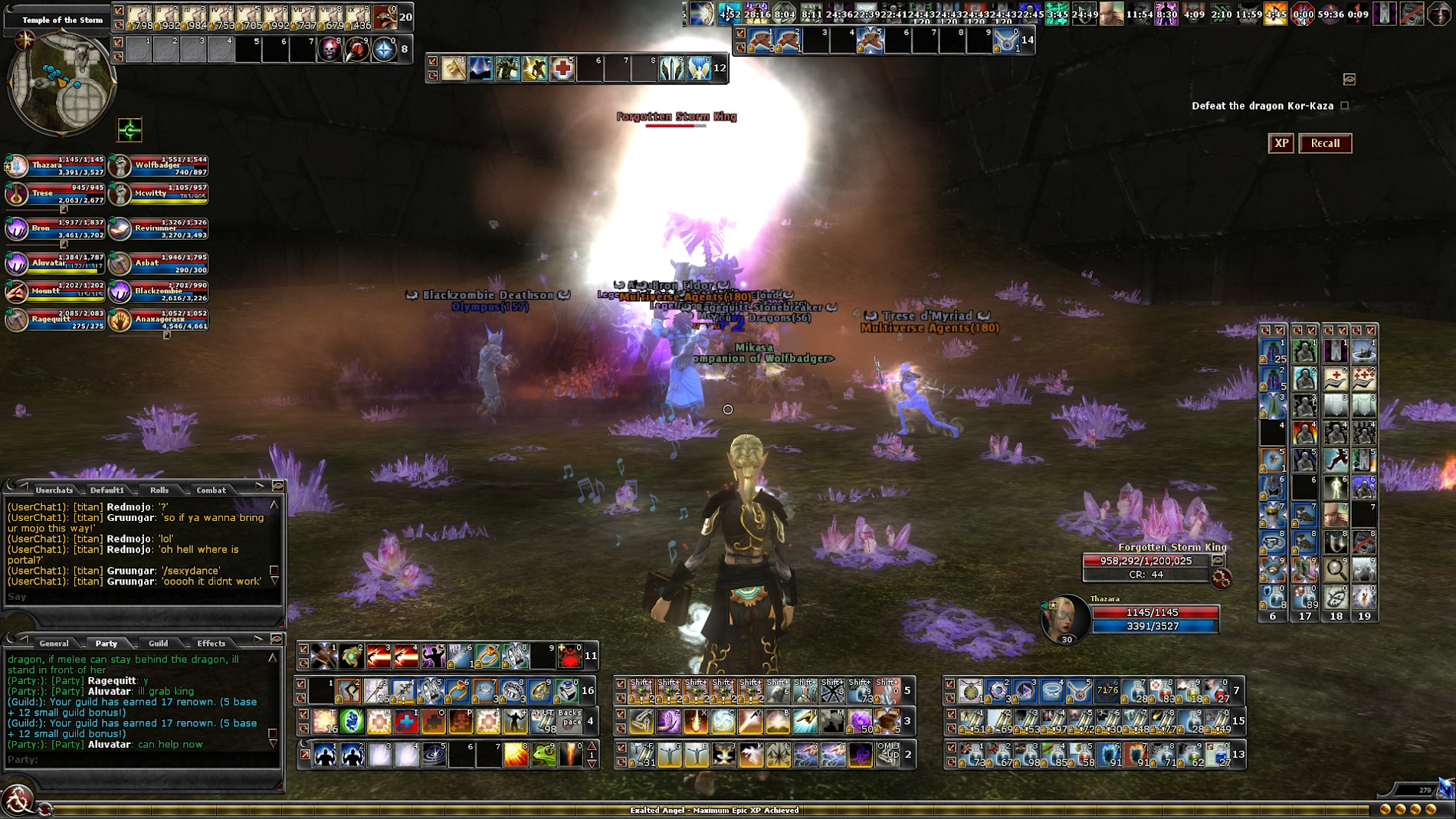Open the main menu dragon emblem button
Image resolution: width=1456 pixels, height=819 pixels.
(x=17, y=801)
